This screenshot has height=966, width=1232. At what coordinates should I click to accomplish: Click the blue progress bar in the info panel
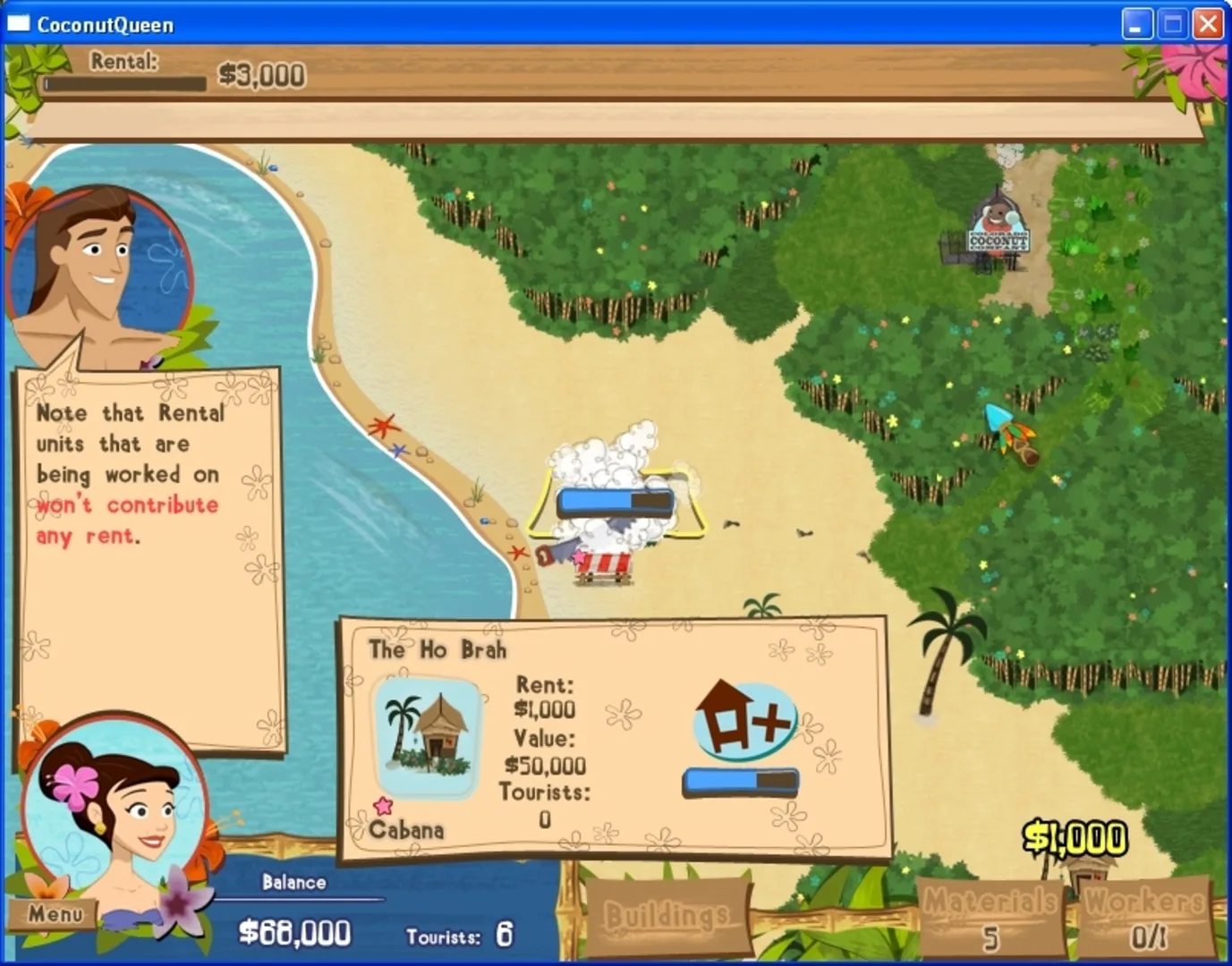(741, 780)
